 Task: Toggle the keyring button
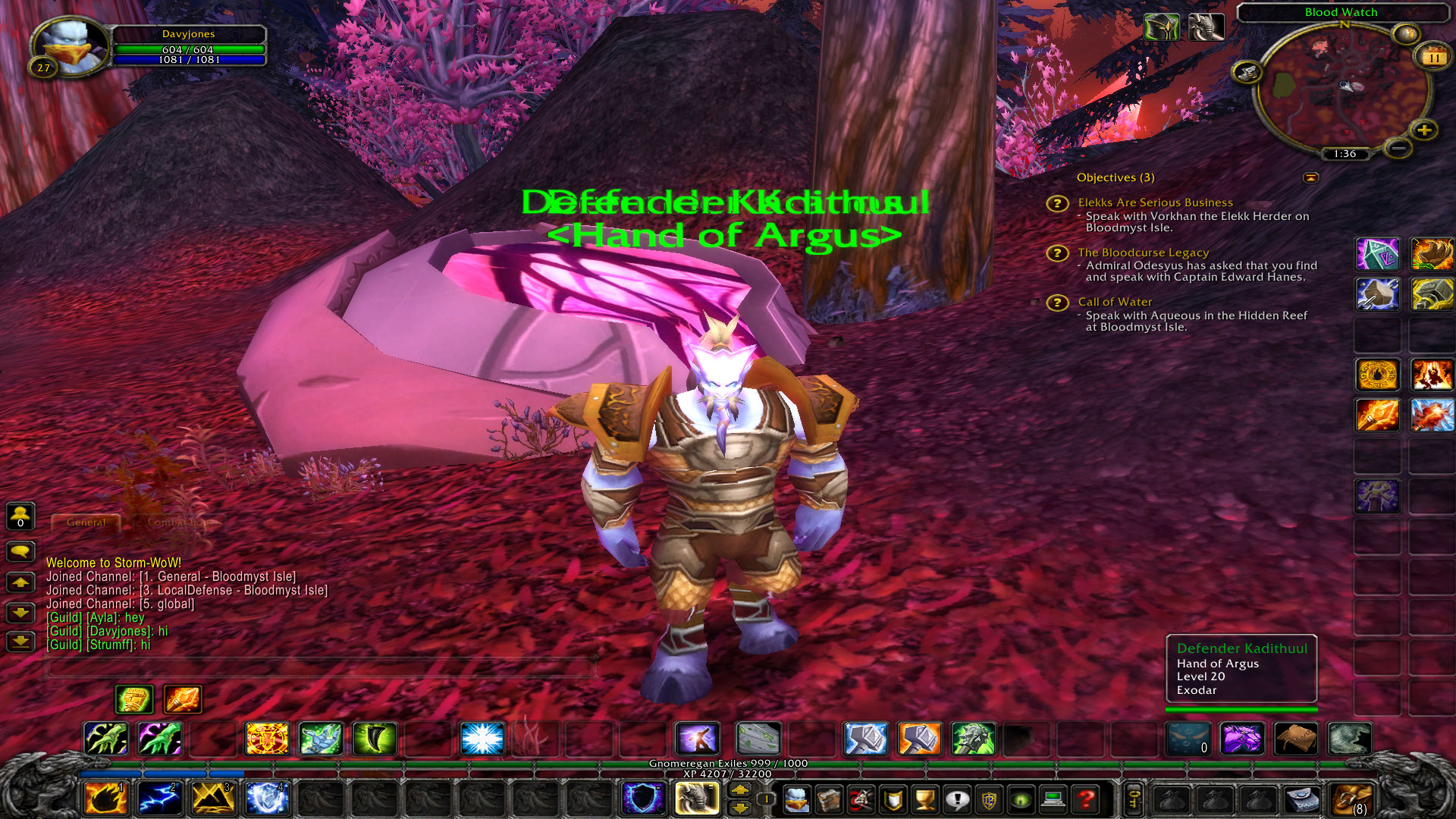1134,798
